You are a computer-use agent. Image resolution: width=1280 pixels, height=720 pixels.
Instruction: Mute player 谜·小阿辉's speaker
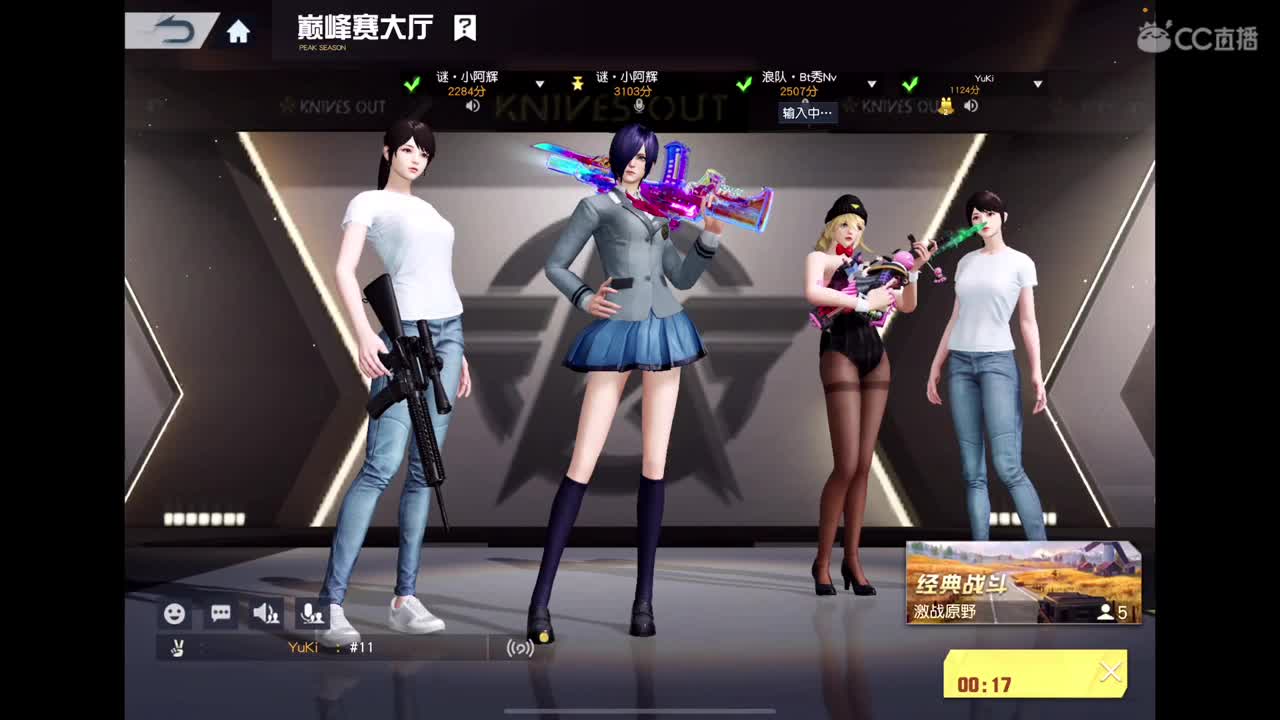472,104
